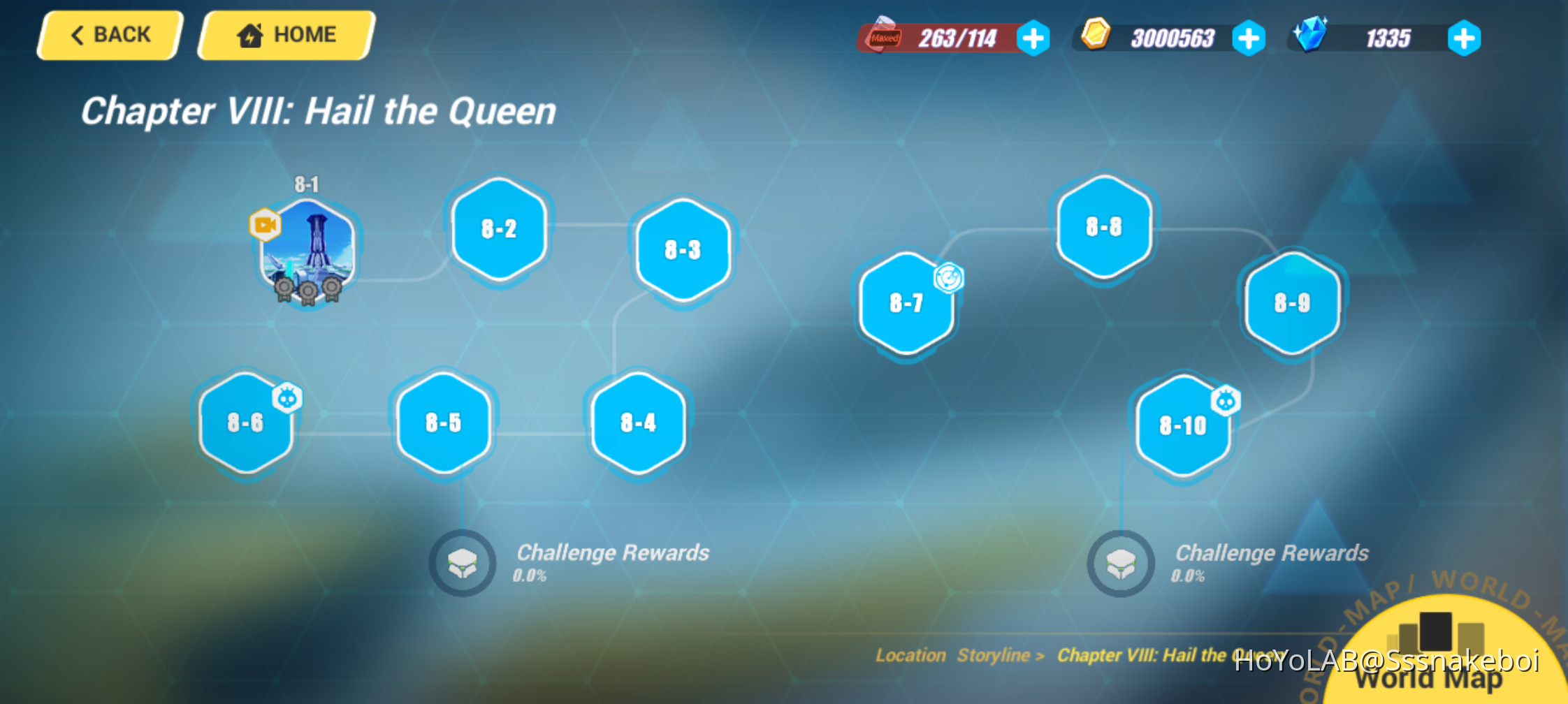Open the left Challenge Rewards chest icon
Screen dimensions: 1568x704
[461, 563]
